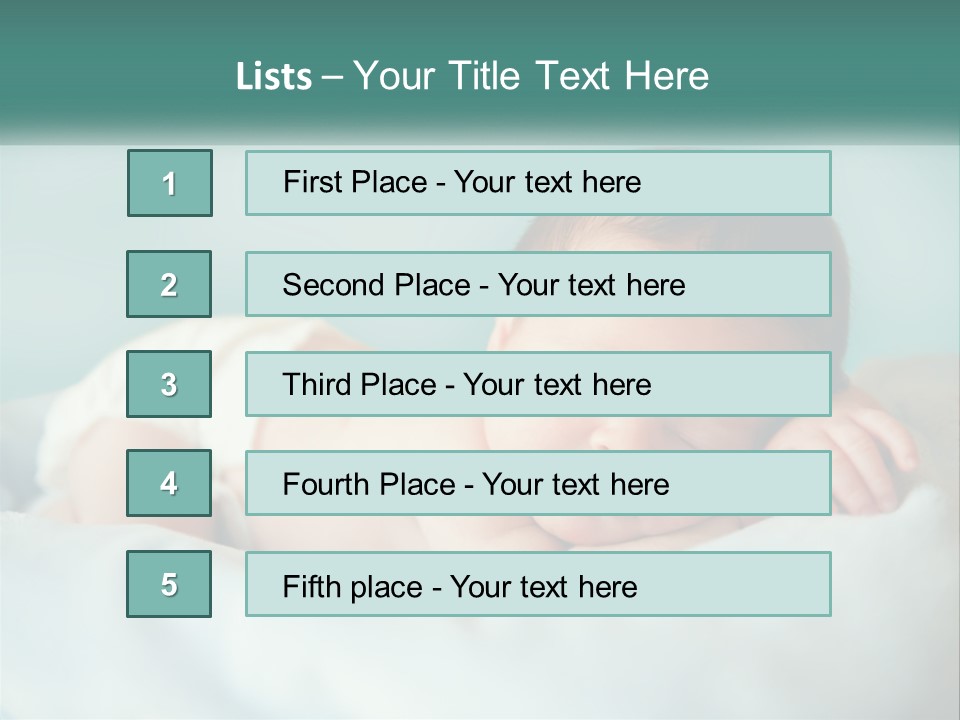Click the First Place text row

pyautogui.click(x=538, y=183)
